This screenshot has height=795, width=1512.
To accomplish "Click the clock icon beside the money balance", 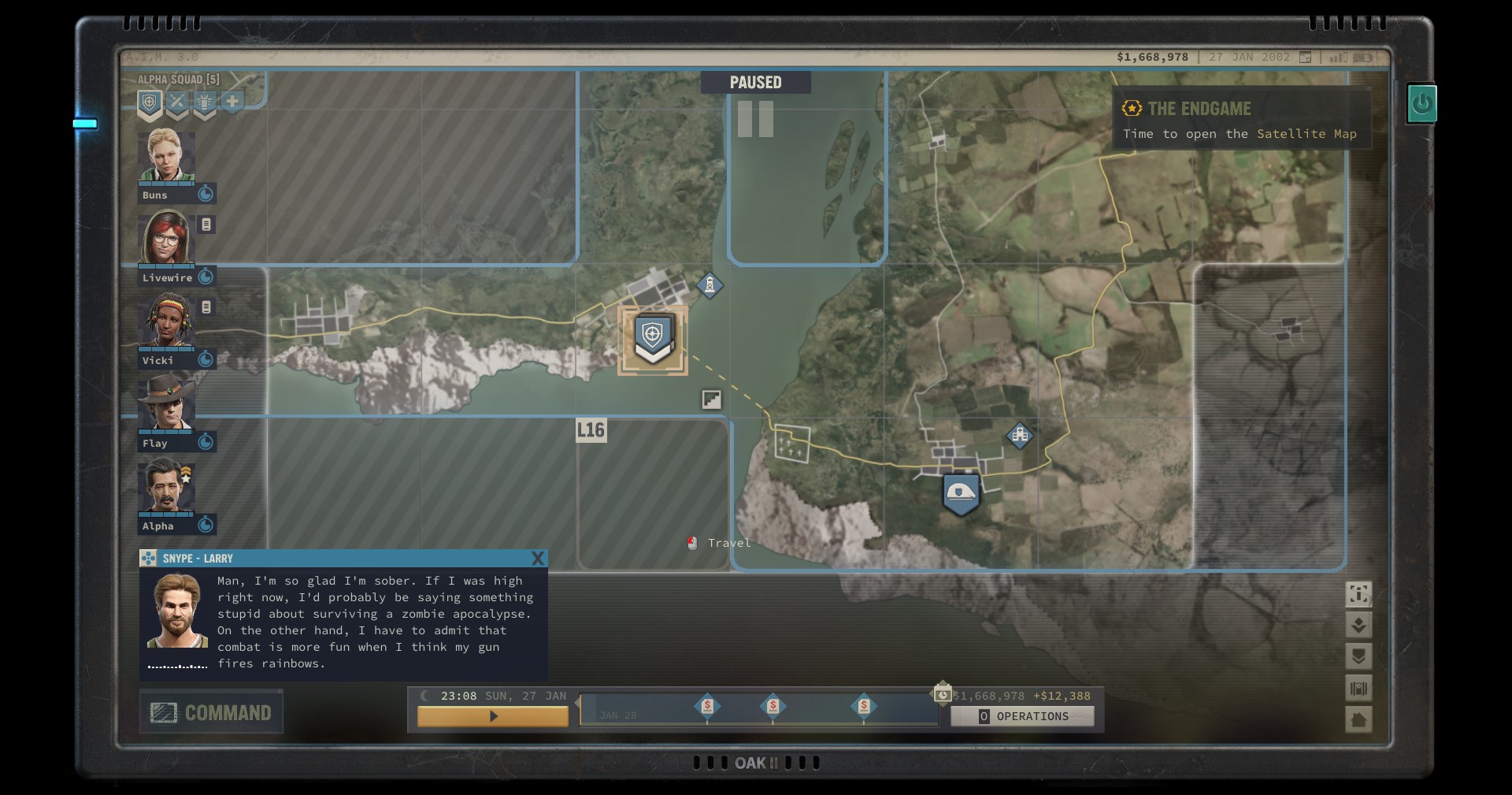I will click(943, 694).
